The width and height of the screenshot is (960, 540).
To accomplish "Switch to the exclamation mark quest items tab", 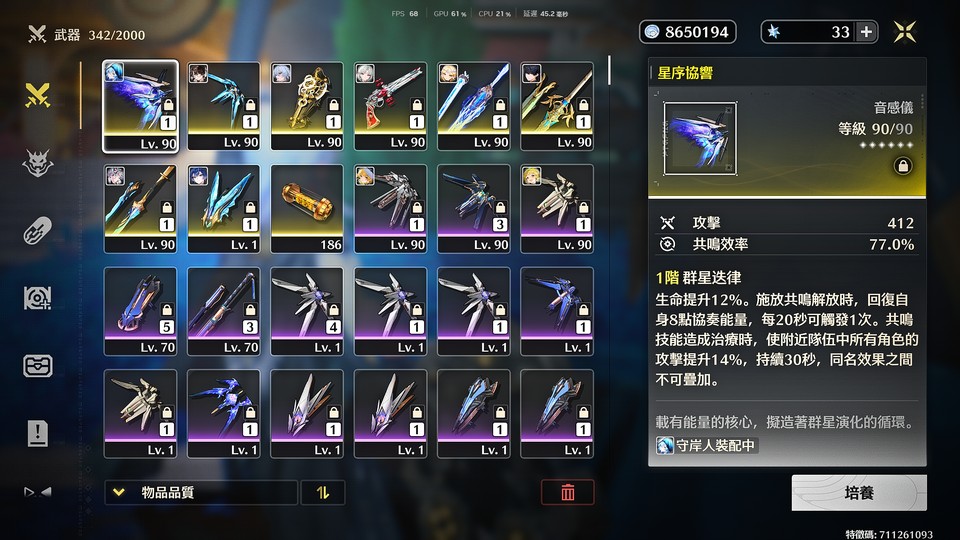I will coord(38,433).
